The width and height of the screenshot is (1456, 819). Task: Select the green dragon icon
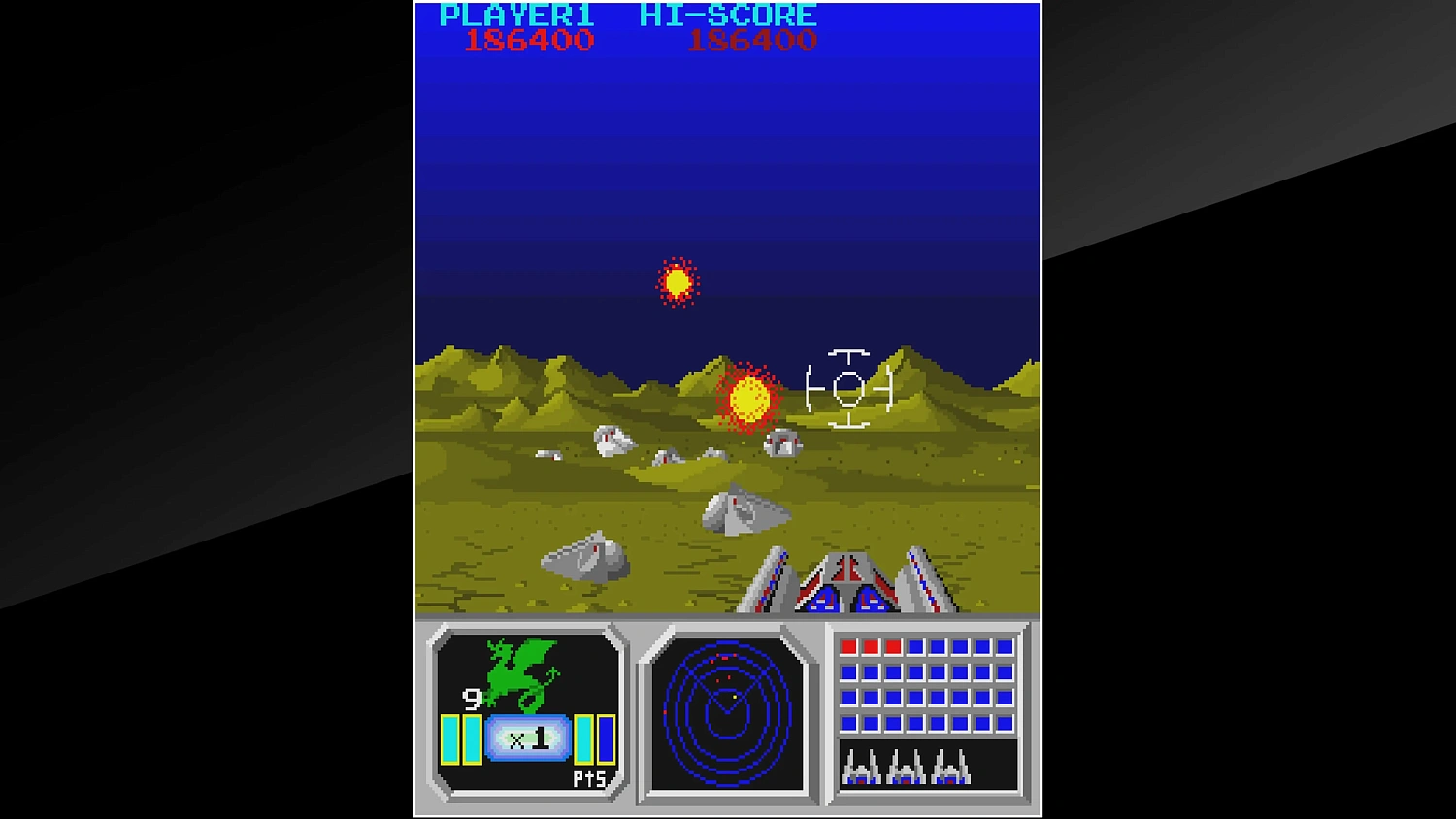click(x=516, y=672)
